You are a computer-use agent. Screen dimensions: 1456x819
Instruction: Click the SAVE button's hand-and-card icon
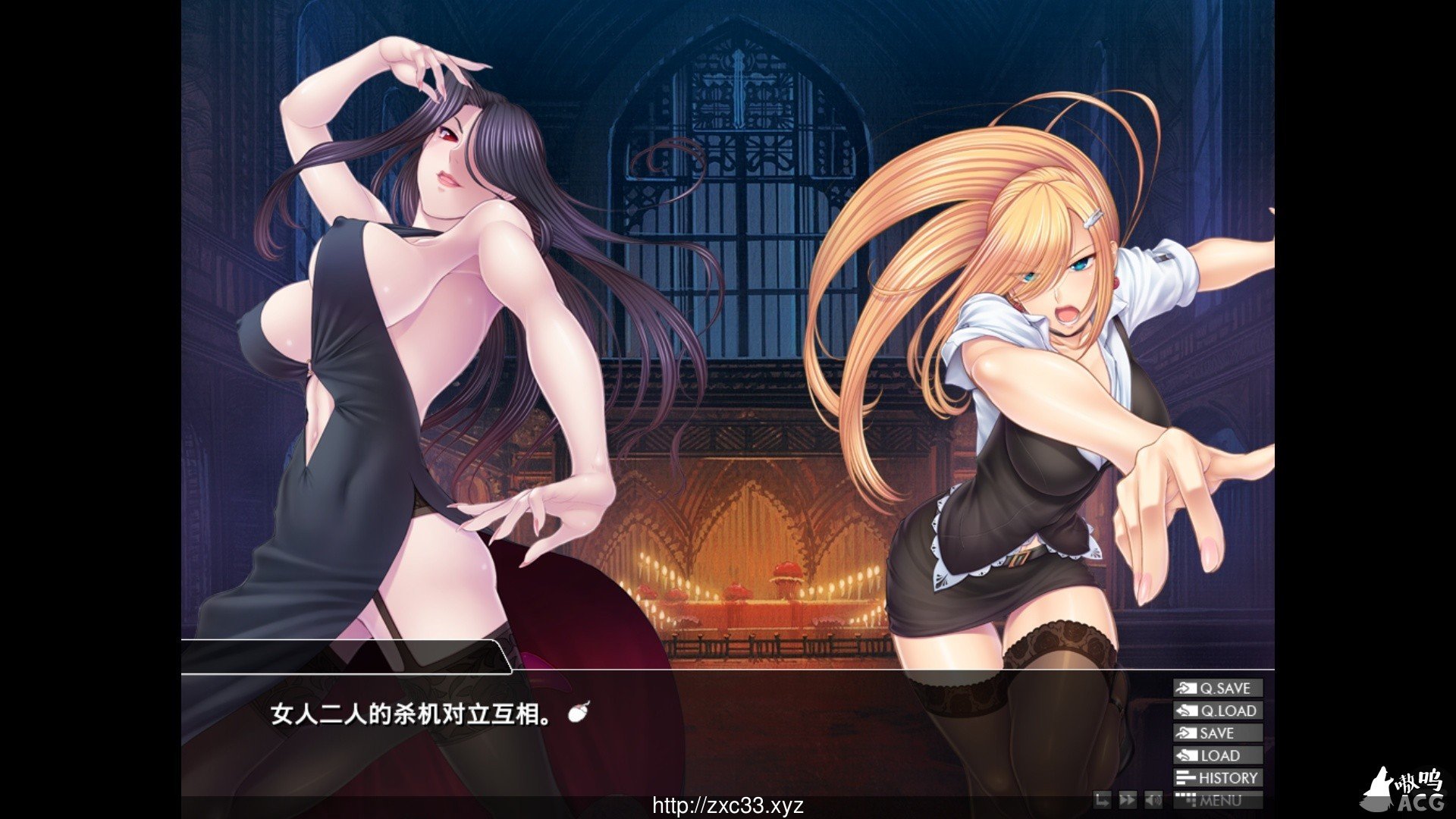point(1185,733)
